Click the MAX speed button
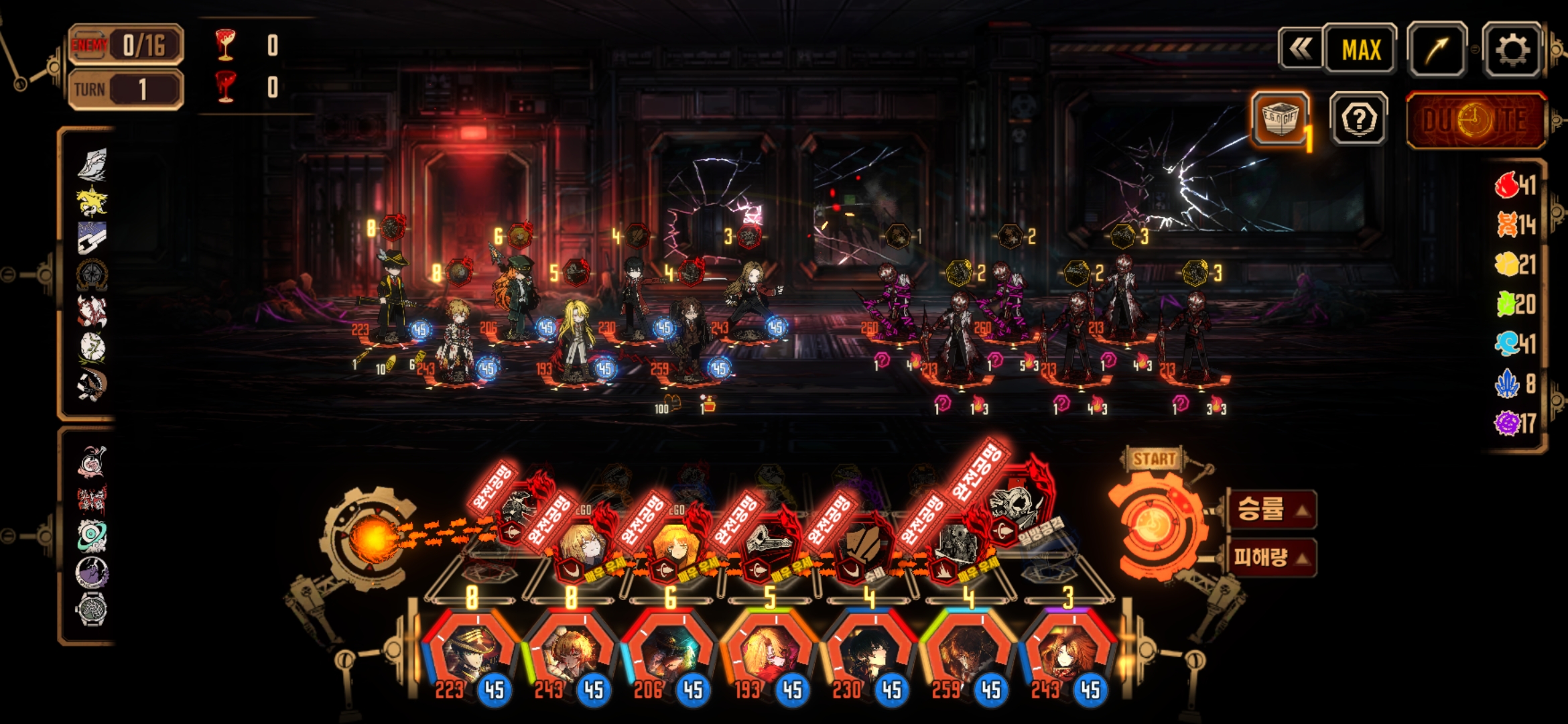1568x724 pixels. [1360, 49]
